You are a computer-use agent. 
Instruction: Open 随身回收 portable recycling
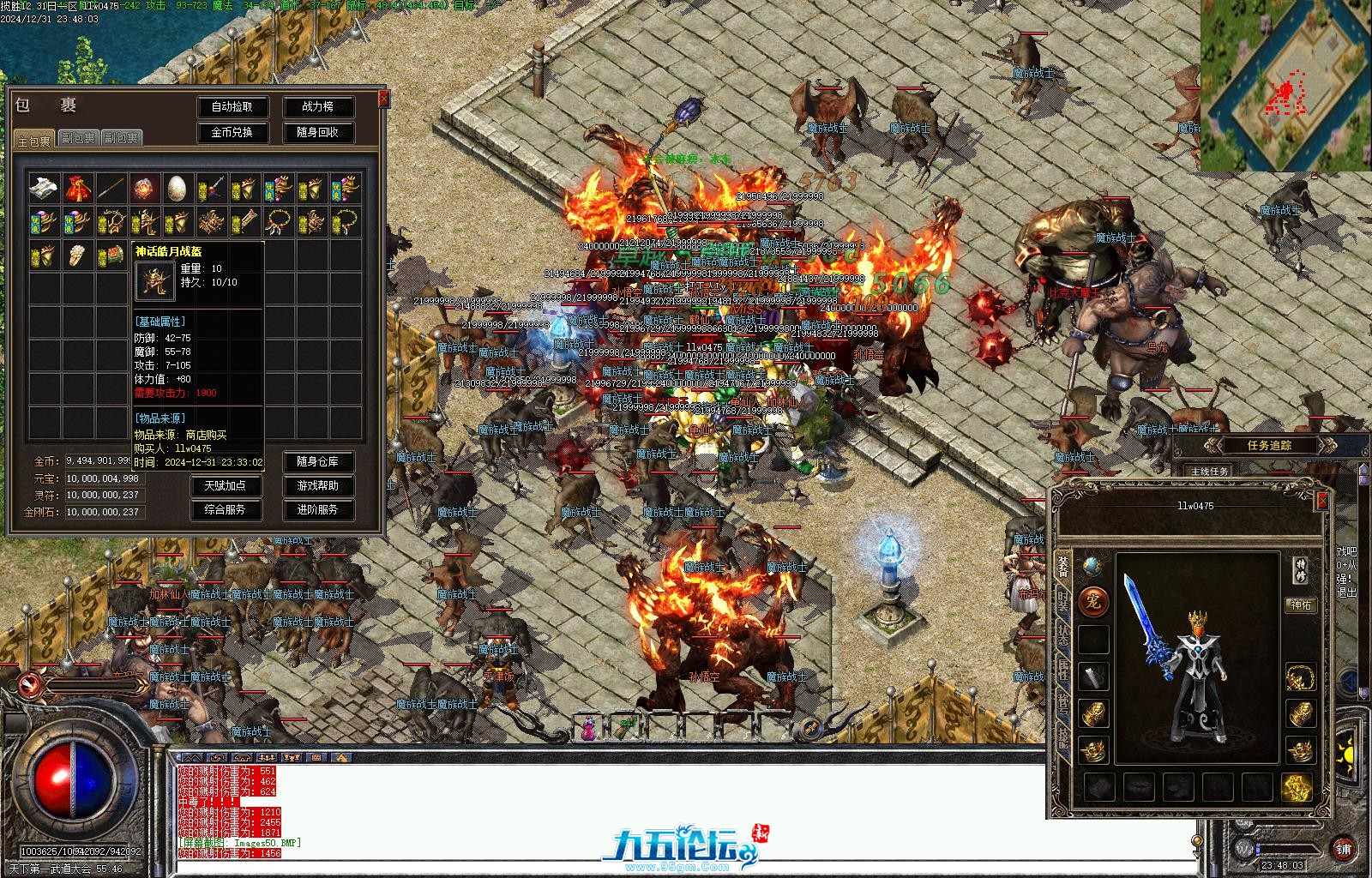point(317,133)
